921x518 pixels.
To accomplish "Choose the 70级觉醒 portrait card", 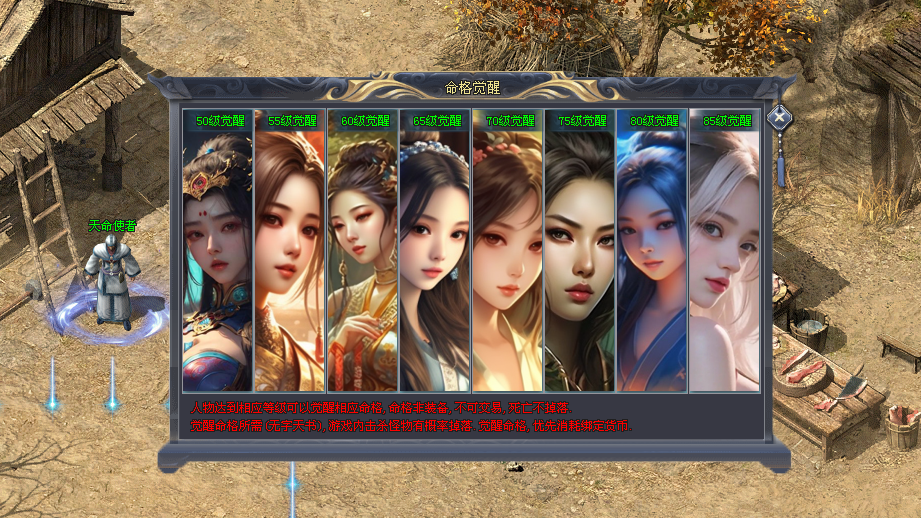I will [508, 250].
